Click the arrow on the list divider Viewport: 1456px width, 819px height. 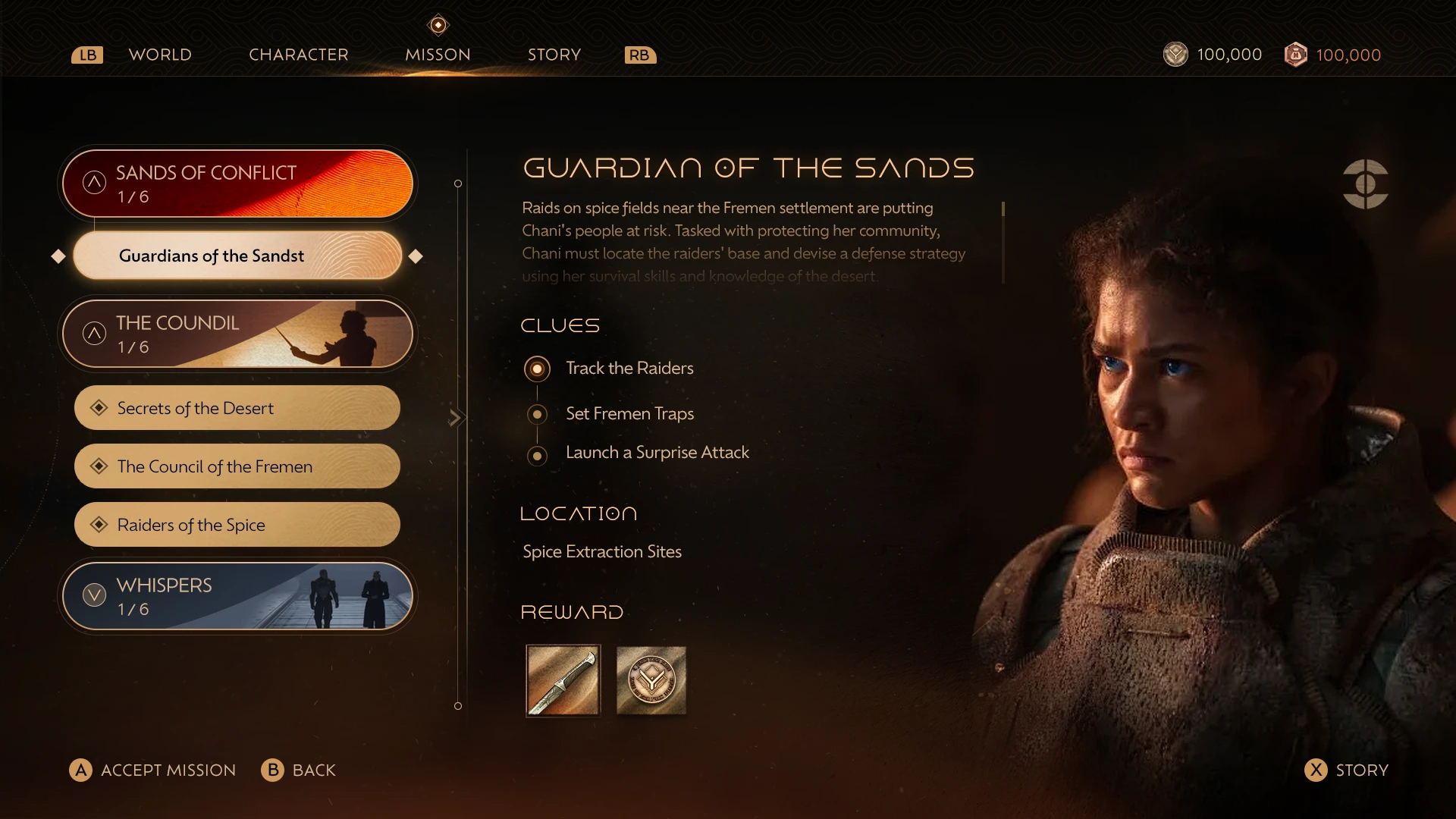[x=455, y=418]
